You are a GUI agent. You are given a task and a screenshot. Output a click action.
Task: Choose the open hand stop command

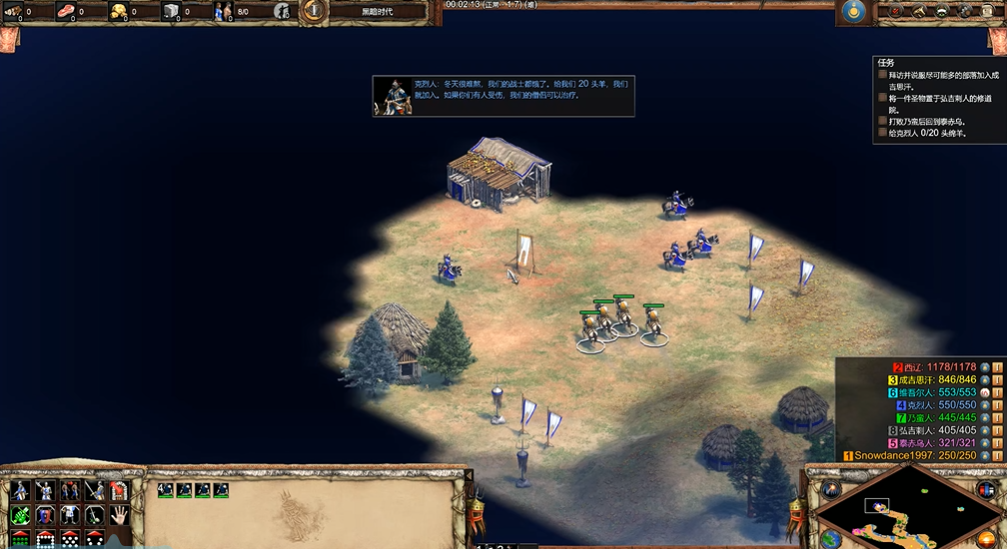coord(119,515)
